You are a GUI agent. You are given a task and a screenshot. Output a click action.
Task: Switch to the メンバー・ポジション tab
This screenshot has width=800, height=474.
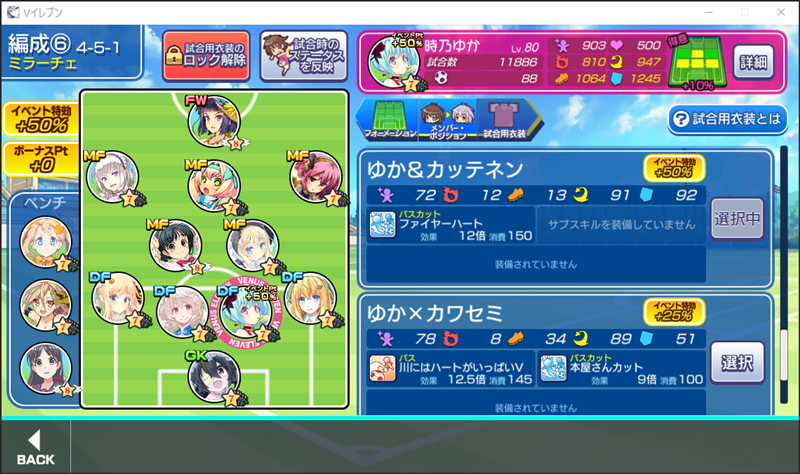(445, 119)
